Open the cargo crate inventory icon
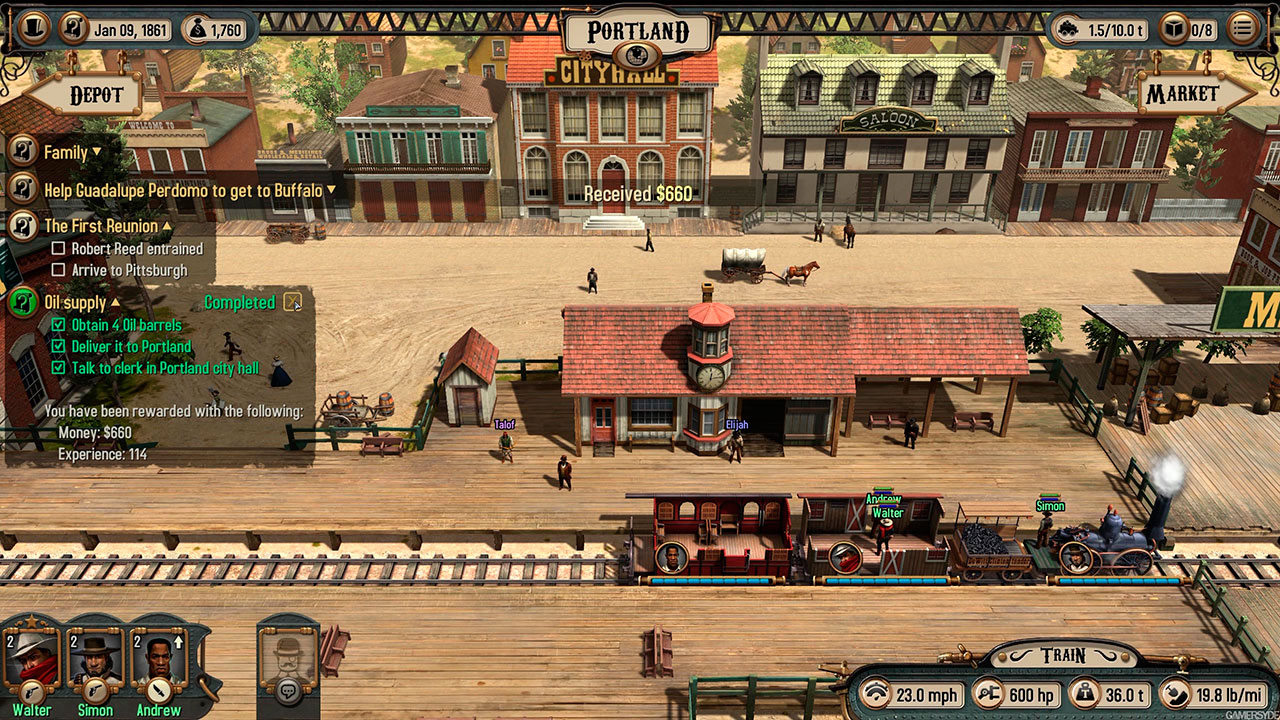 pos(1173,30)
